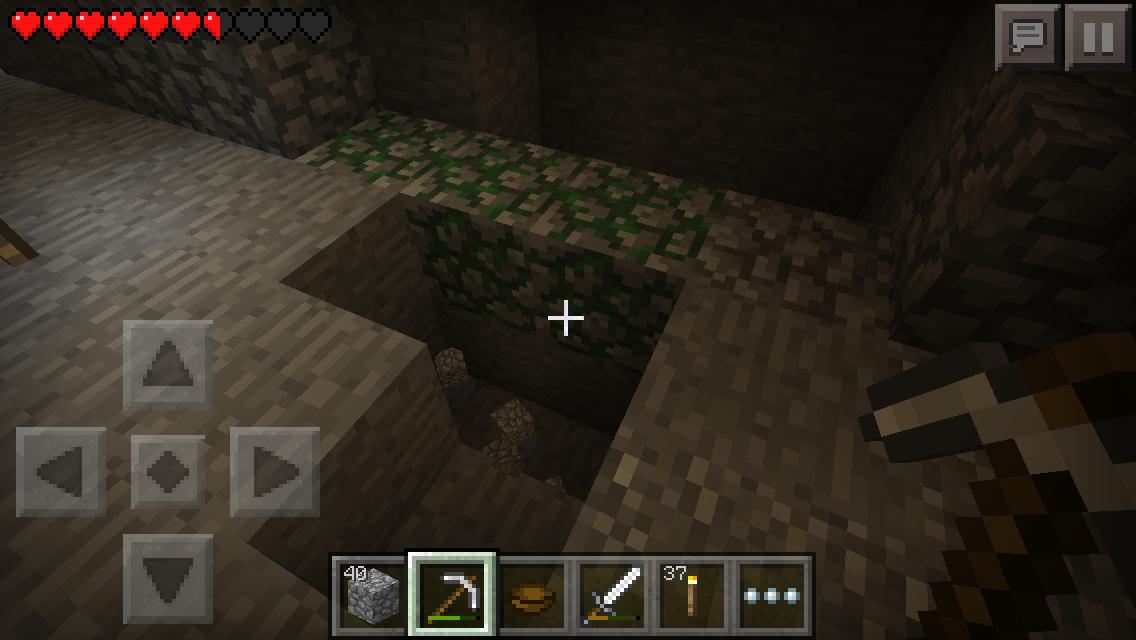The width and height of the screenshot is (1136, 640).
Task: Equip the iron sword from hotbar
Action: pos(613,596)
